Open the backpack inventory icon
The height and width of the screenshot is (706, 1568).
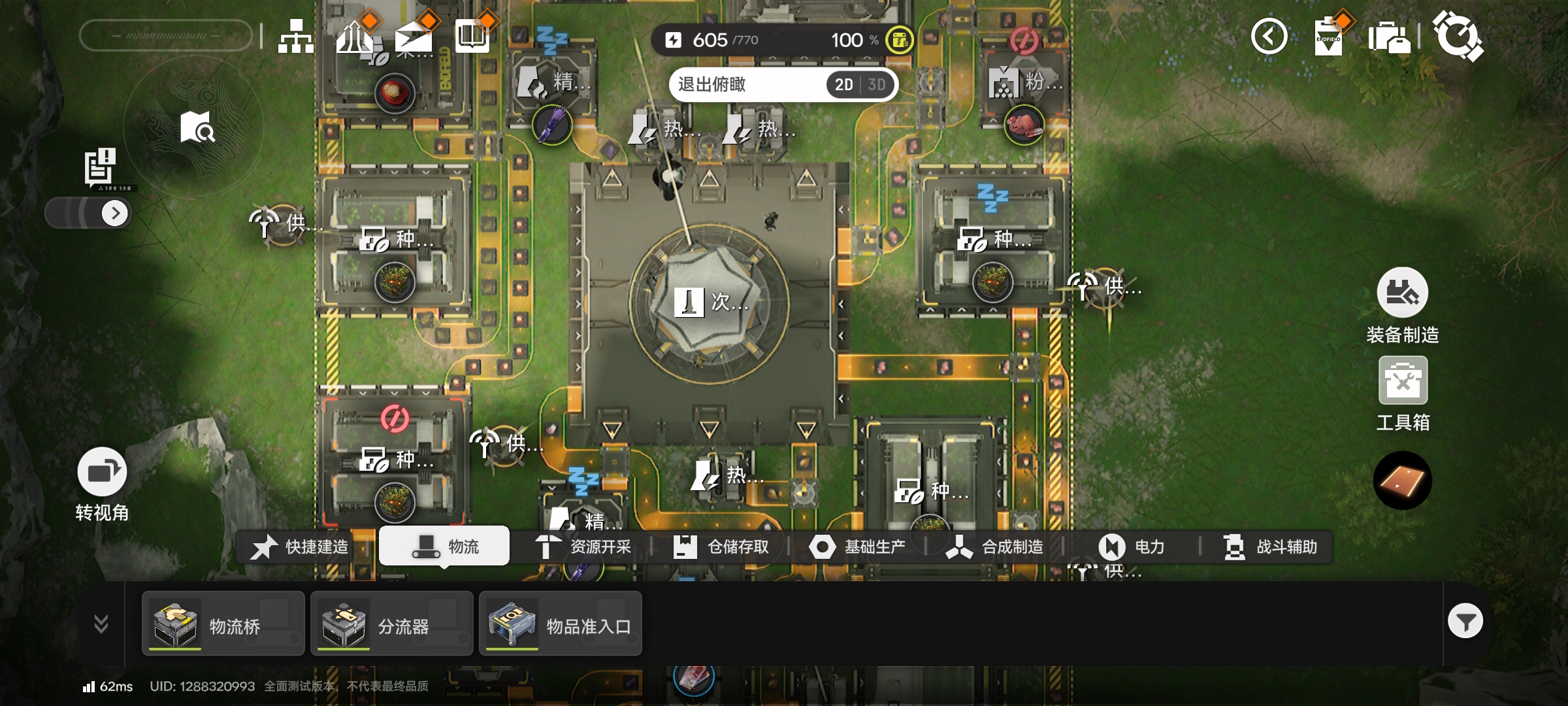[x=1388, y=37]
